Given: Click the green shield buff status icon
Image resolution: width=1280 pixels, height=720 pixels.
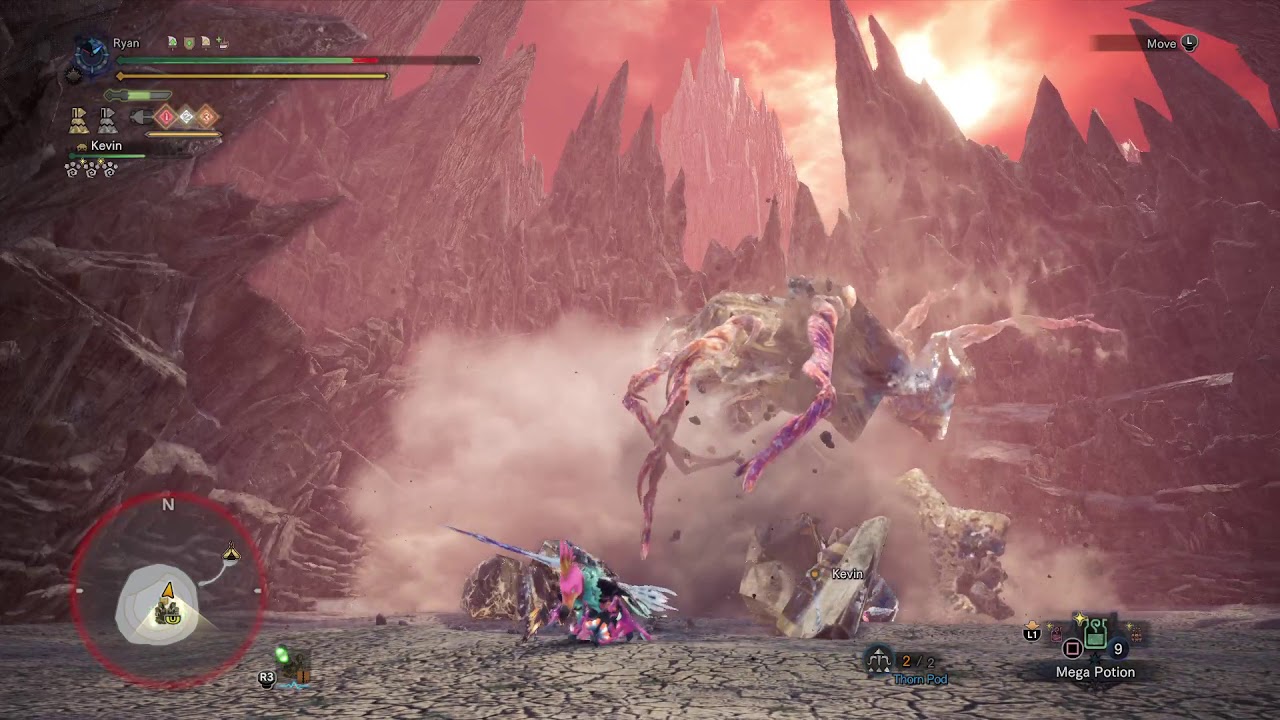Looking at the screenshot, I should 188,43.
